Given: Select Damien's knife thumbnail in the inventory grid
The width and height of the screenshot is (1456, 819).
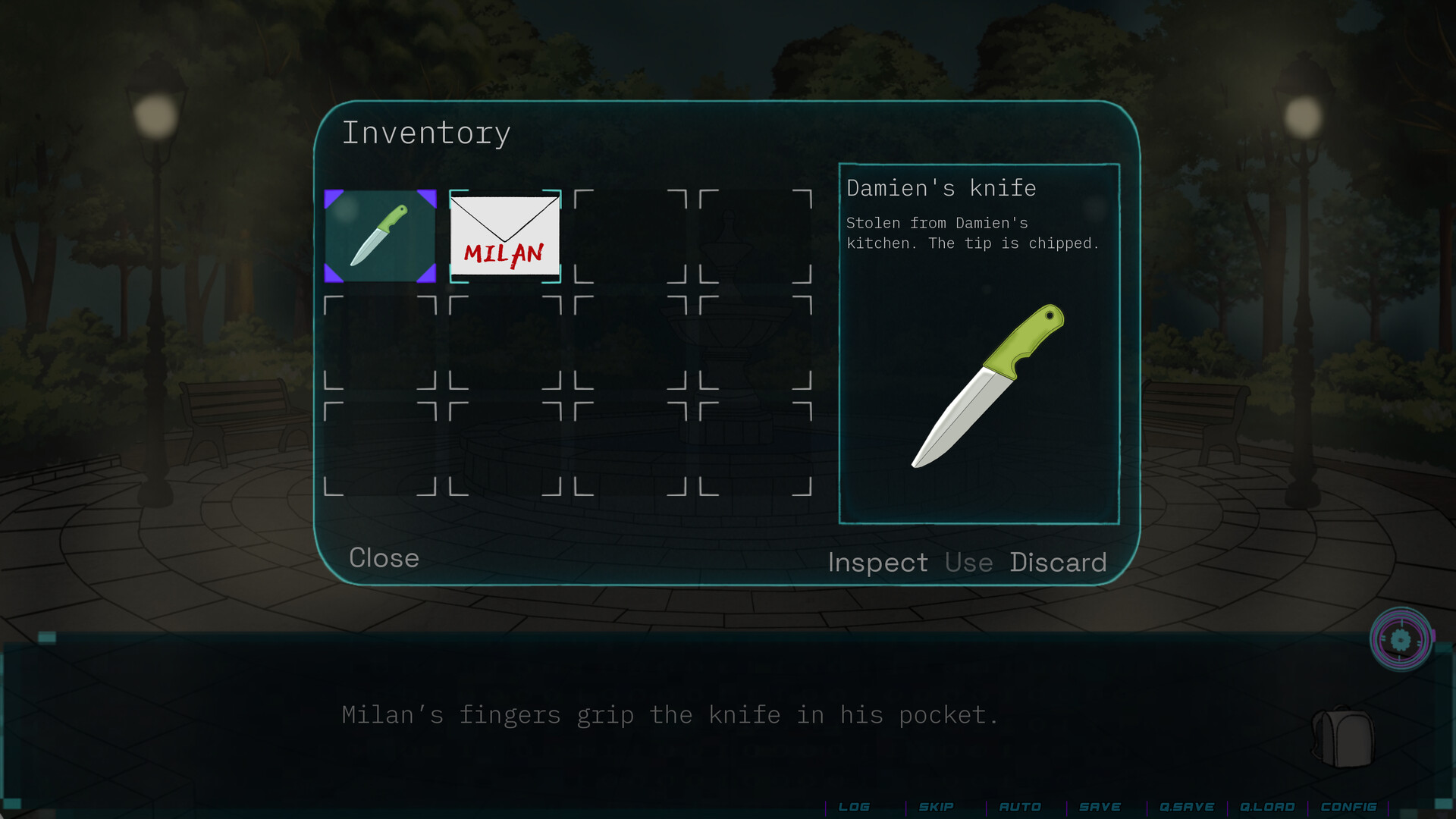Looking at the screenshot, I should tap(379, 236).
